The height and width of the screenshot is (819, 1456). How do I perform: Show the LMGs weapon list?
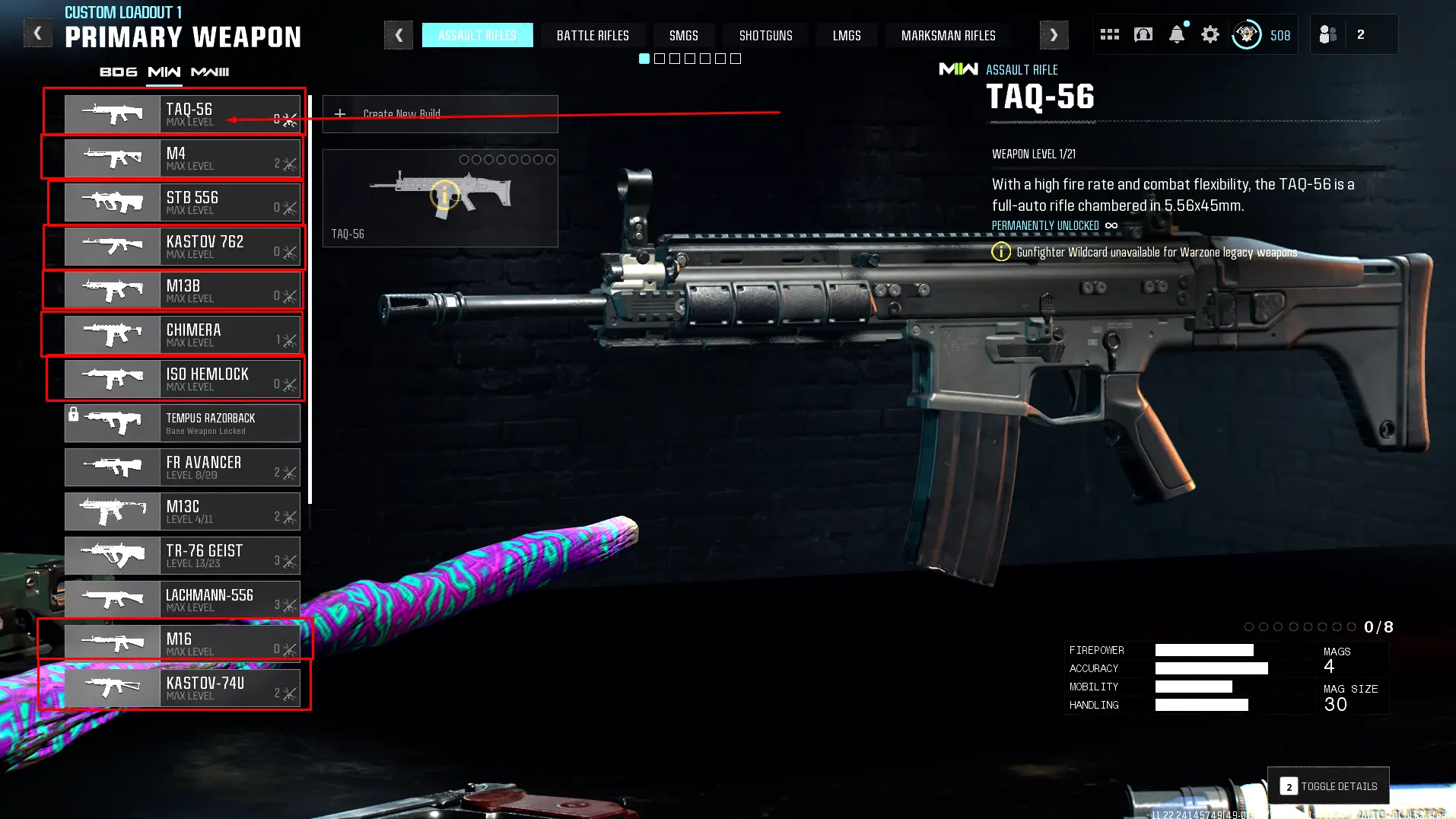click(x=847, y=36)
